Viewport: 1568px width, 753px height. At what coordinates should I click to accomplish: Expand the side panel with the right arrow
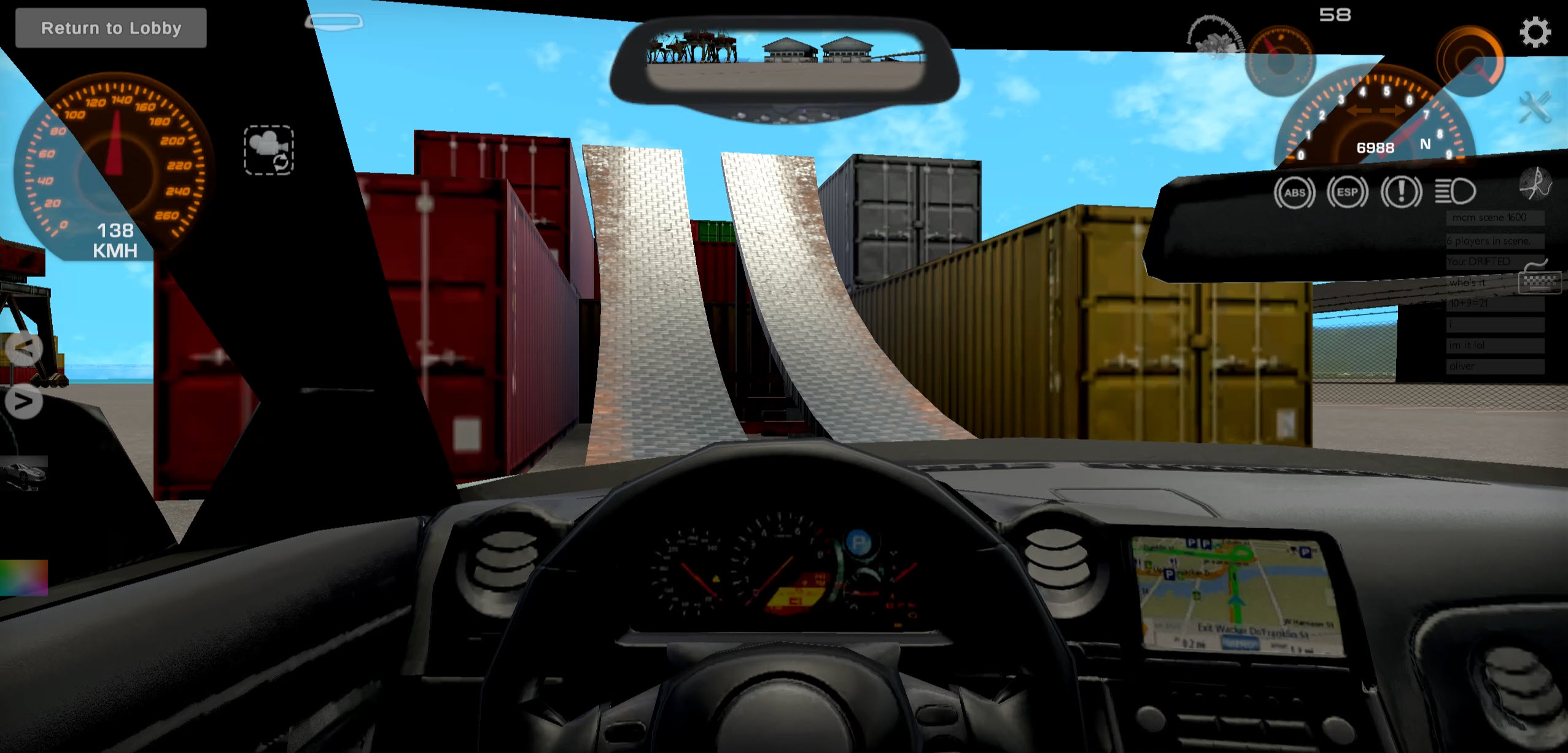point(23,402)
